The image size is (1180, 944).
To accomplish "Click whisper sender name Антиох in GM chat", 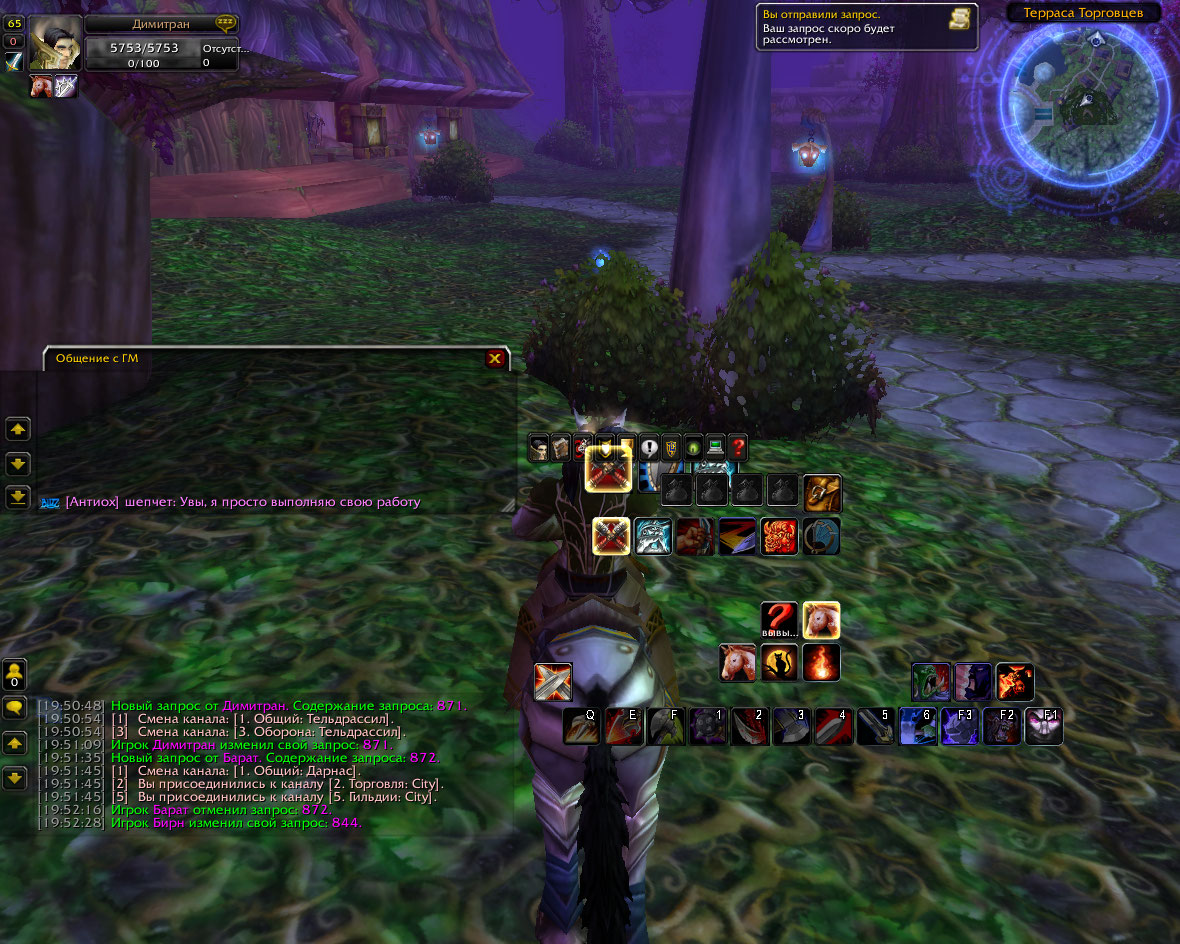I will (x=92, y=502).
